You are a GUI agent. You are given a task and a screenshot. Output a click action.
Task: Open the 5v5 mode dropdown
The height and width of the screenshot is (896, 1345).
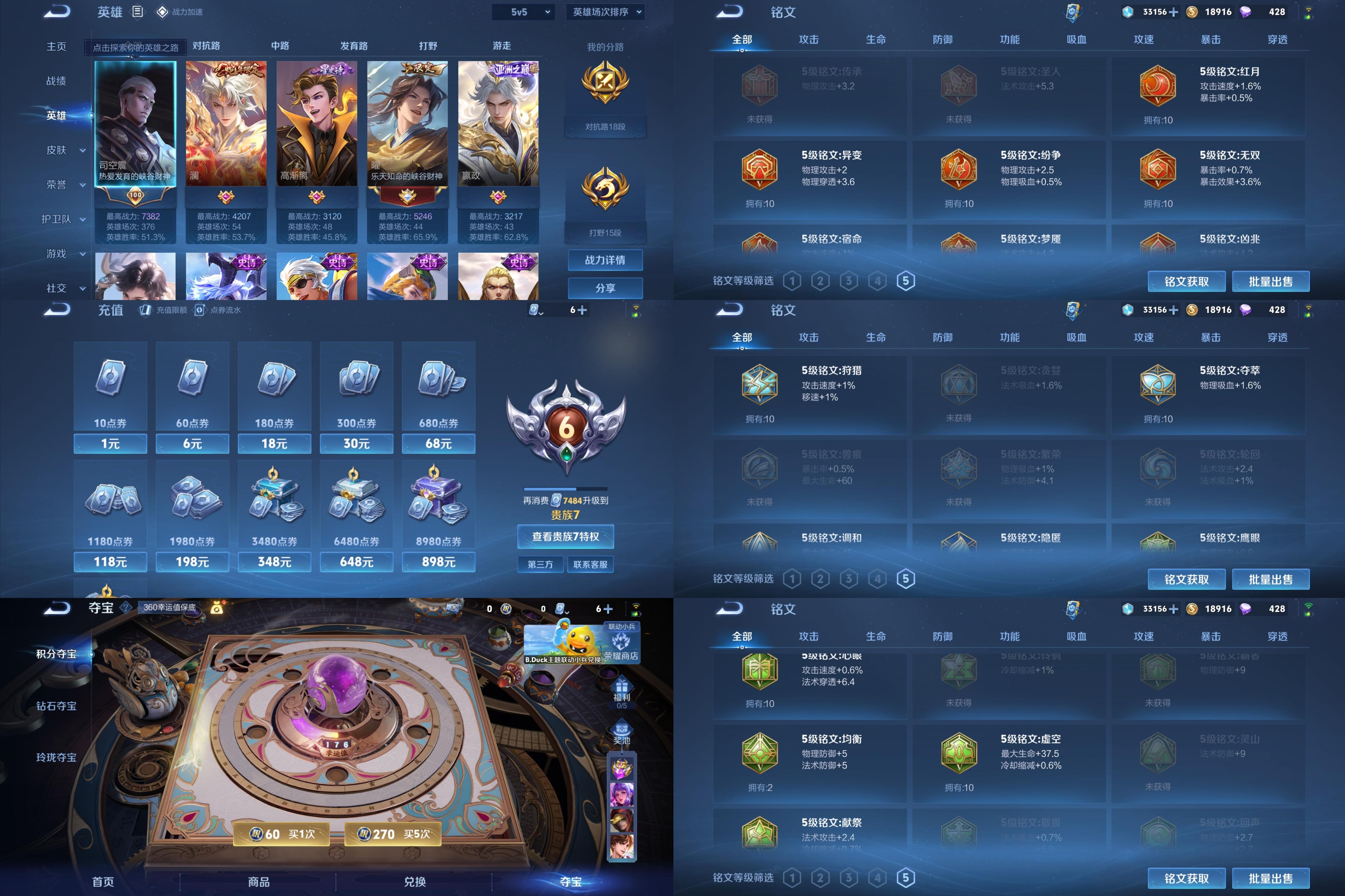523,12
